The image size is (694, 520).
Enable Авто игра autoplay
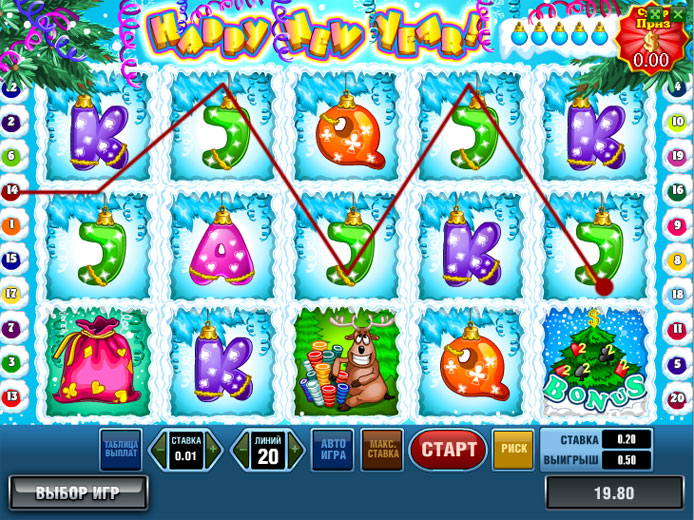[332, 450]
